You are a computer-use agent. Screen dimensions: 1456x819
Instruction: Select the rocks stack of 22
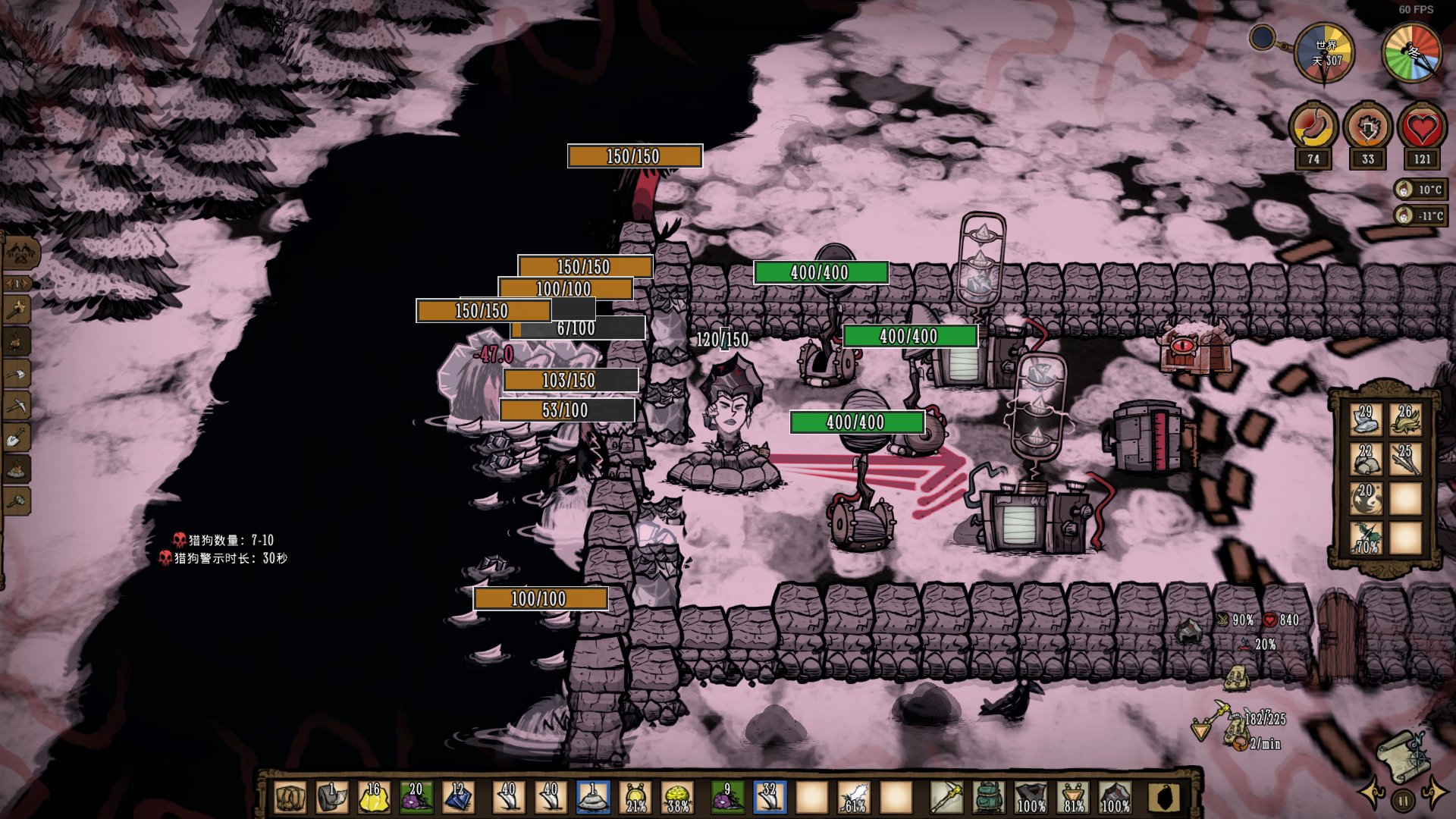[1366, 459]
